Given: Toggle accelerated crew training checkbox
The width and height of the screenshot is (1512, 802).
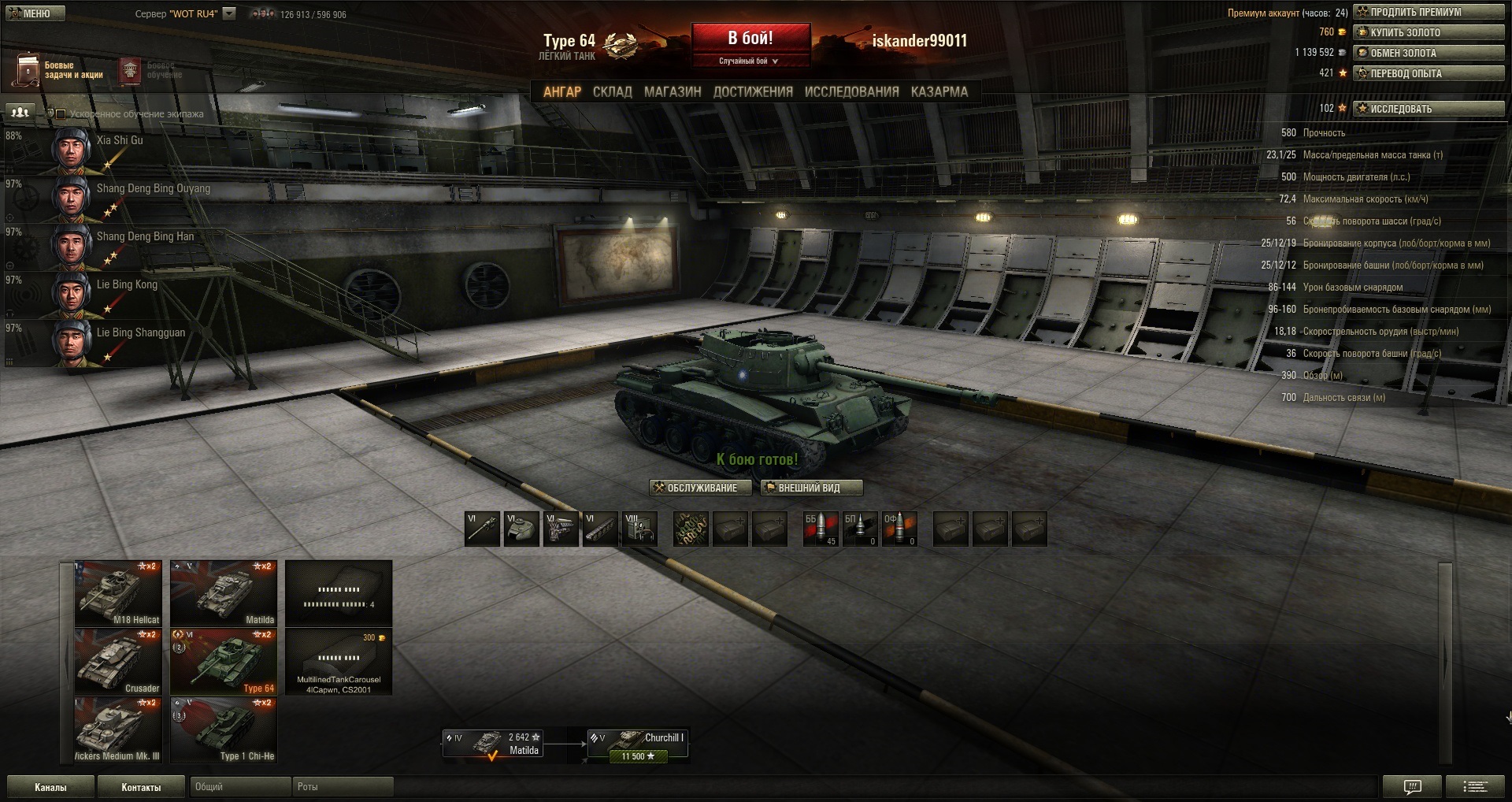Looking at the screenshot, I should (61, 114).
